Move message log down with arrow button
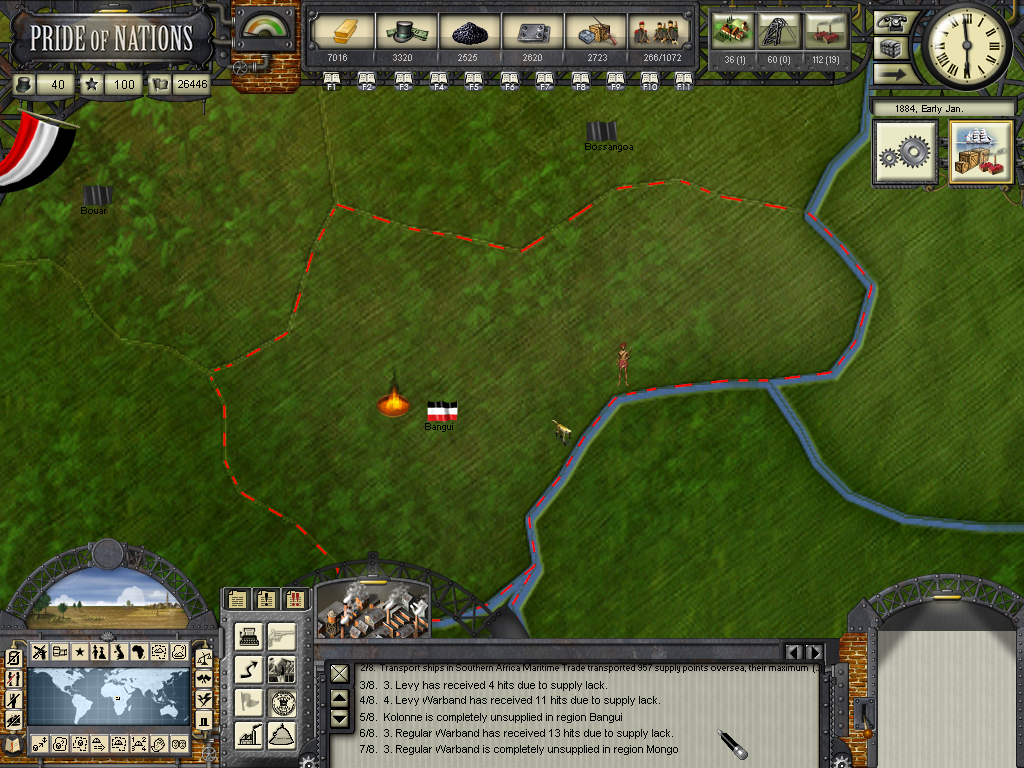Viewport: 1024px width, 768px height. (339, 717)
